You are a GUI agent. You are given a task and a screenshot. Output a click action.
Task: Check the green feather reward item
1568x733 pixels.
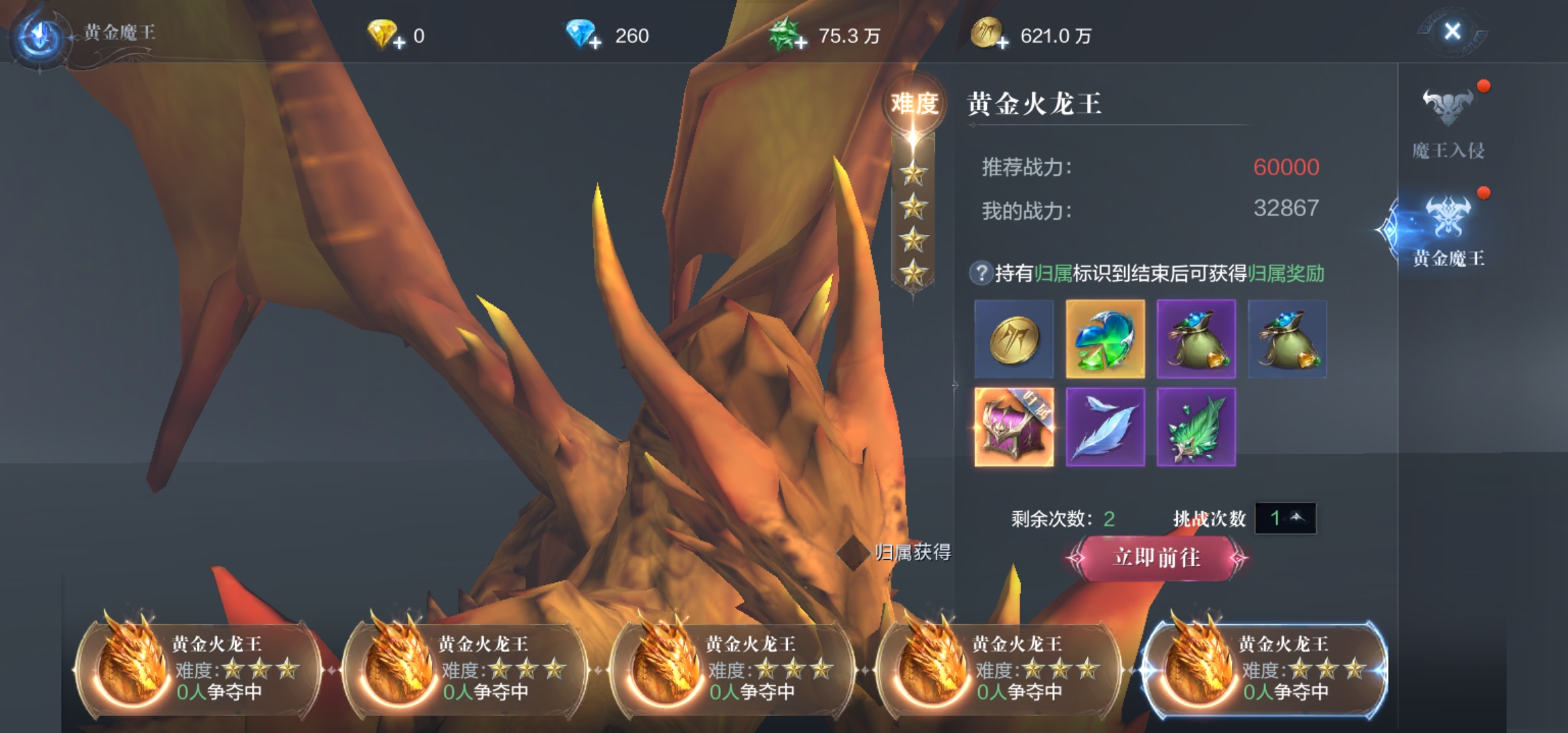click(1196, 427)
